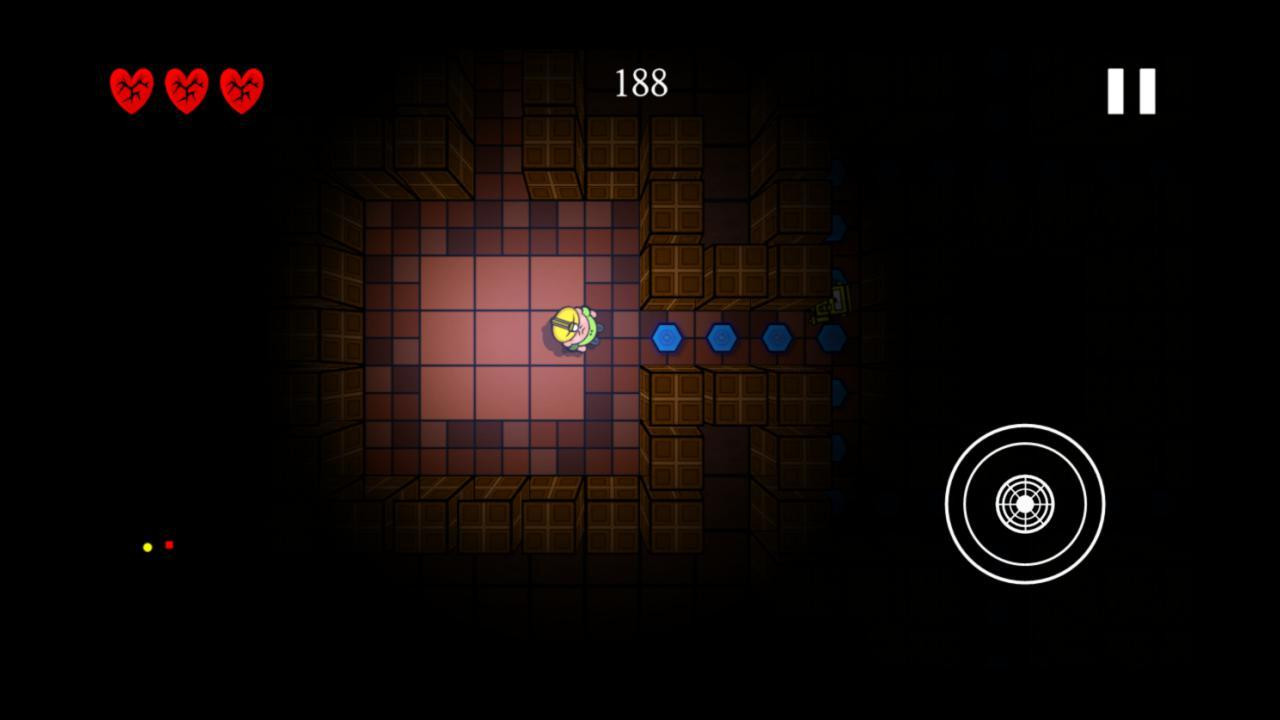Tap the rightmost blue gem near the wall
This screenshot has width=1280, height=720.
pos(833,337)
